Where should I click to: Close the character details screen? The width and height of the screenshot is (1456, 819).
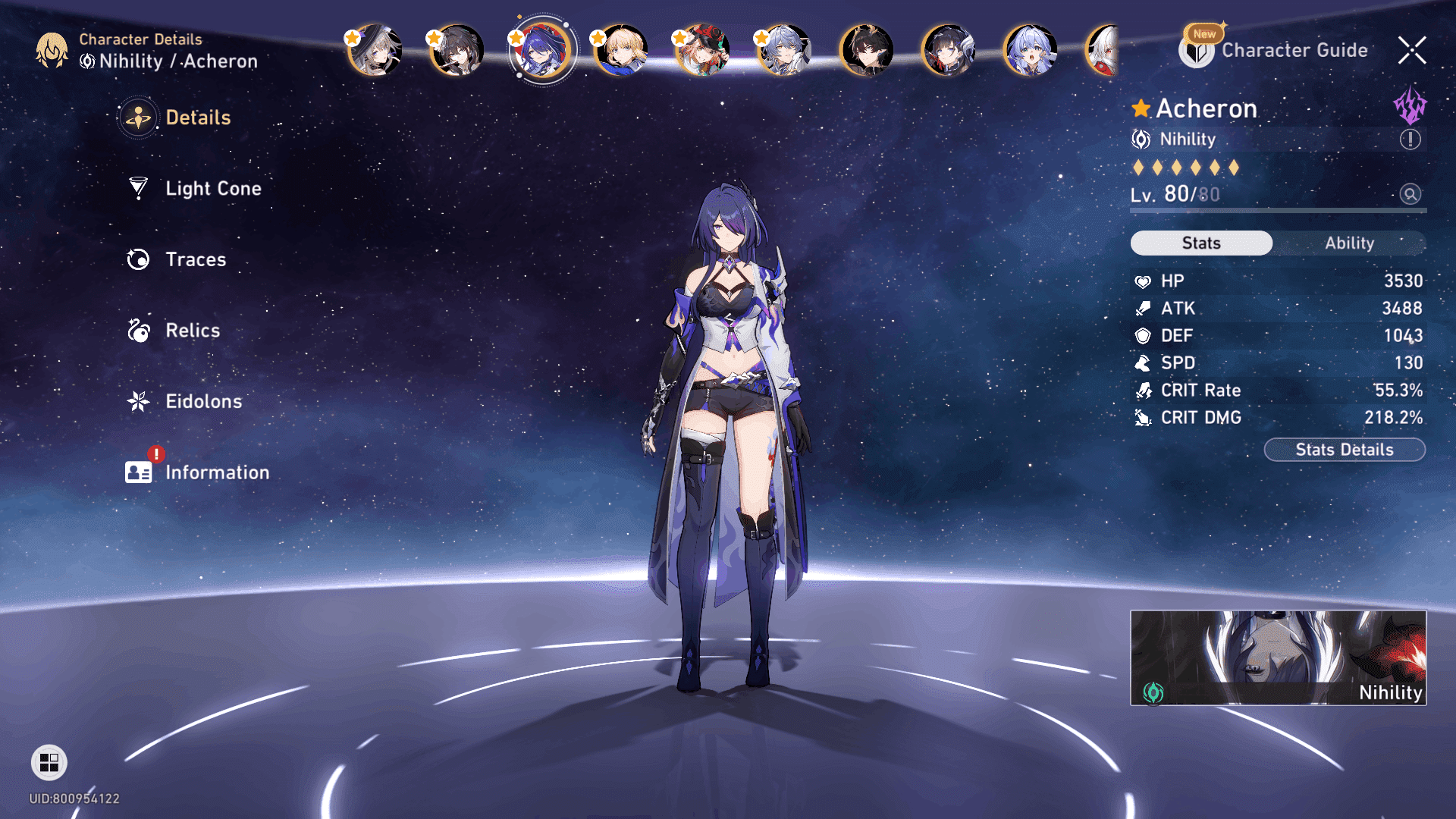coord(1411,51)
